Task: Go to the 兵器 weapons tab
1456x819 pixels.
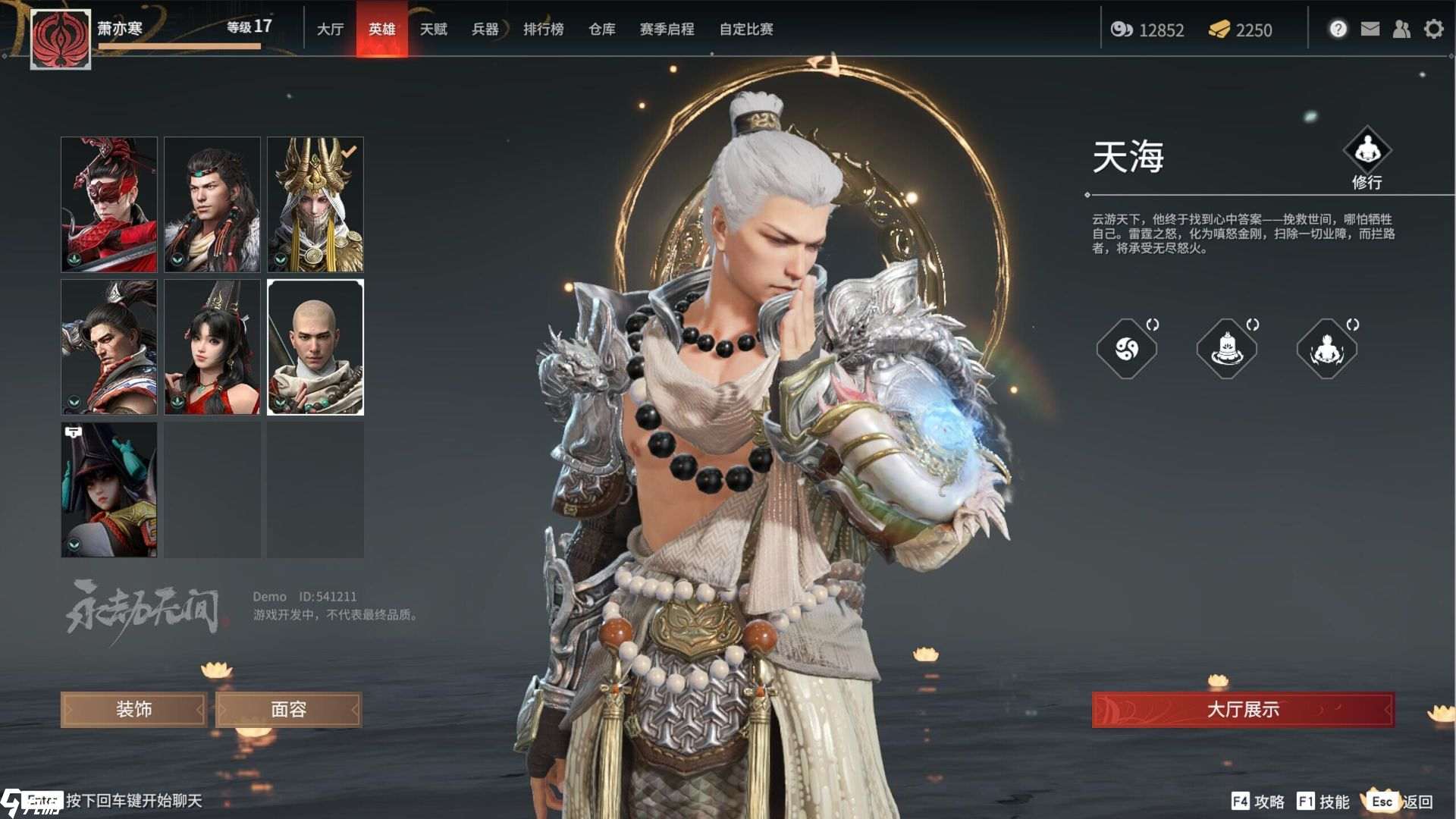Action: [x=485, y=30]
